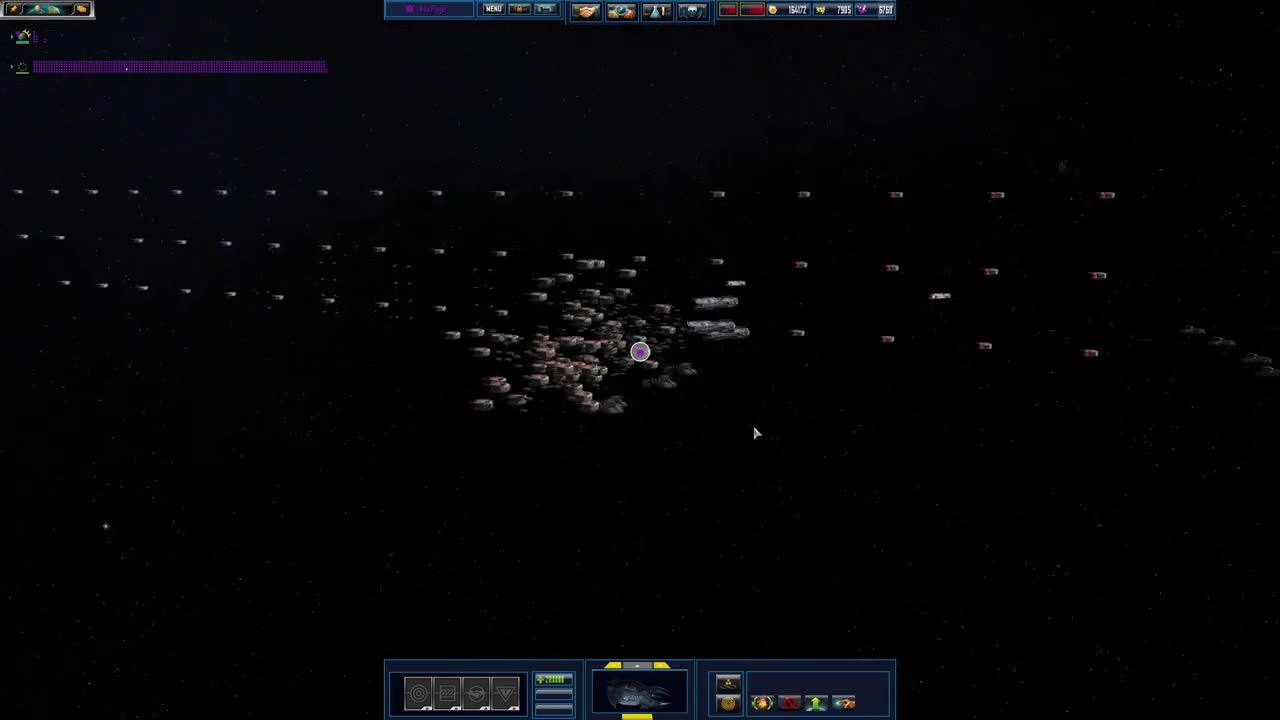This screenshot has height=720, width=1280.
Task: Click the green upgrade arrow icon
Action: [x=817, y=702]
